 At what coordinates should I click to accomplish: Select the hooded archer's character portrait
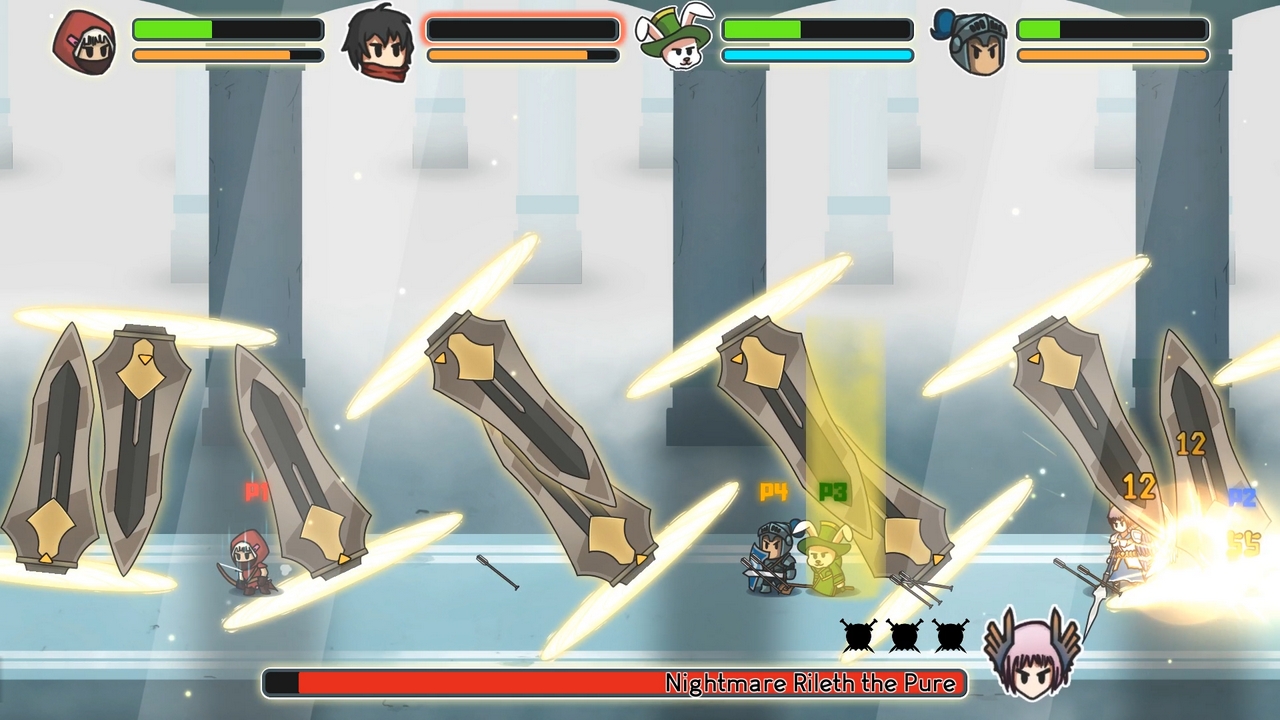(x=84, y=40)
